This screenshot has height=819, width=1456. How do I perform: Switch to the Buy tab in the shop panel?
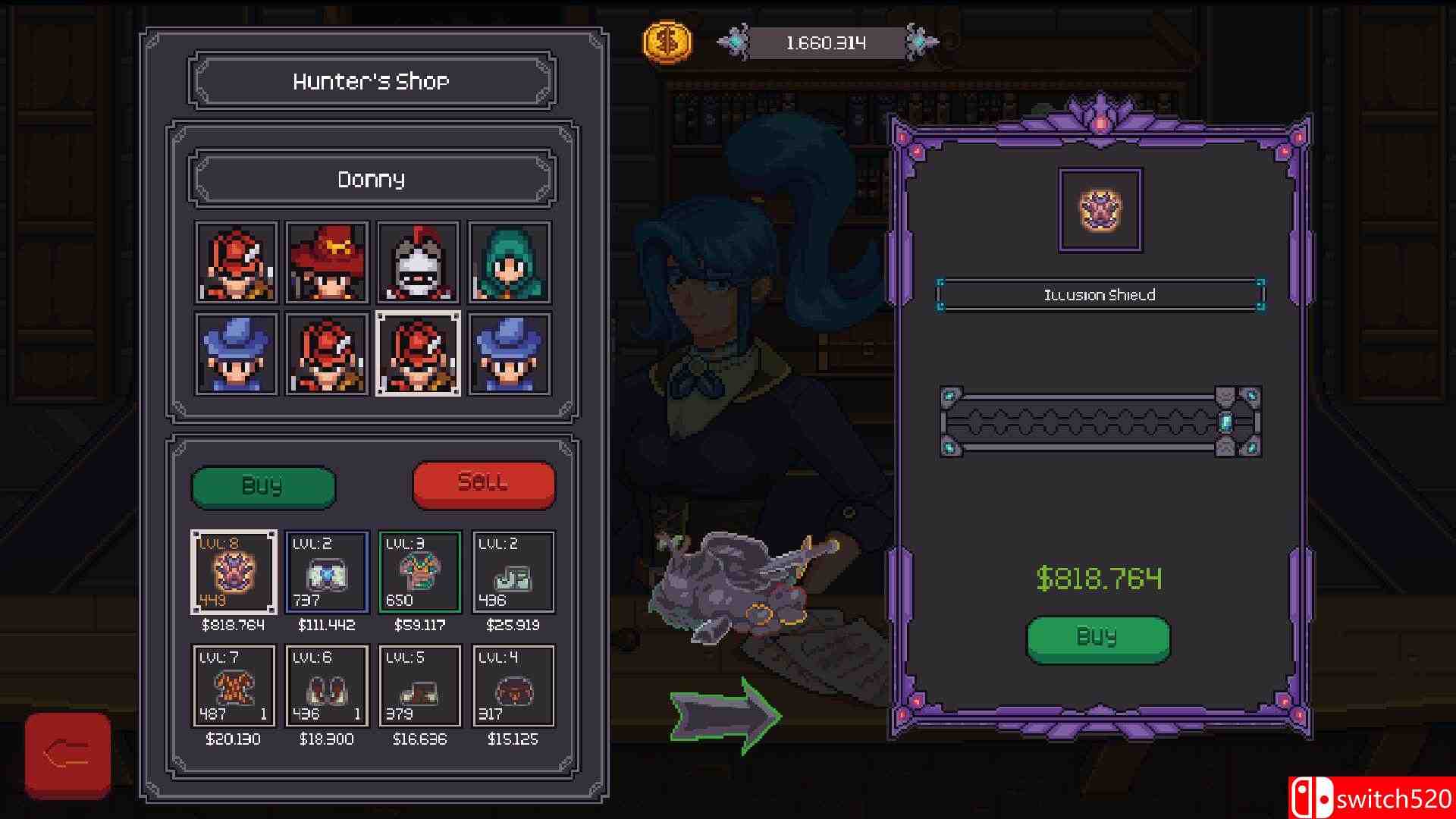pos(263,486)
